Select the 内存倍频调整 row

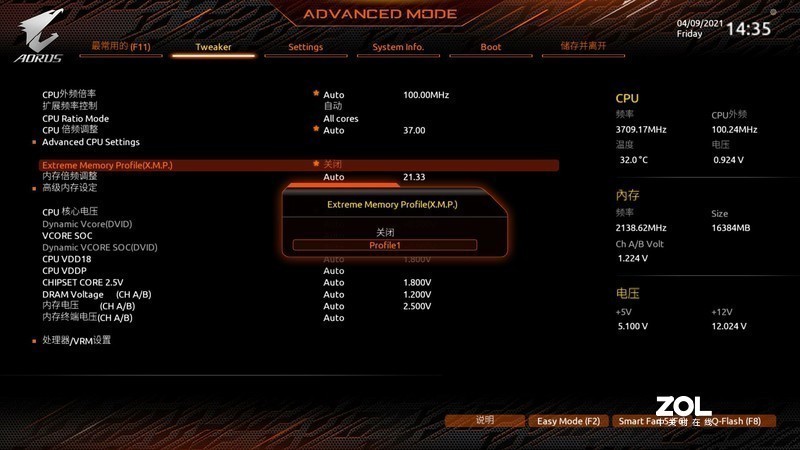[70, 176]
